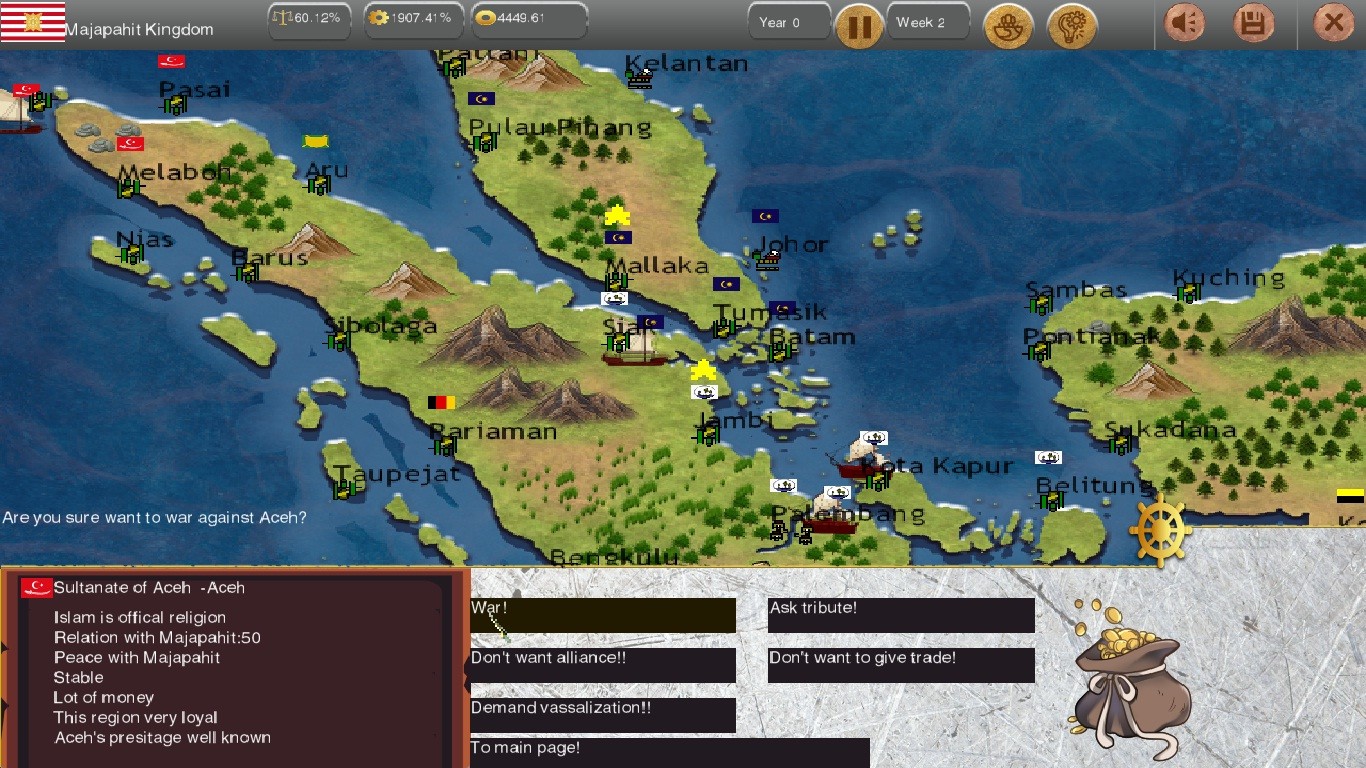1366x768 pixels.
Task: Pause the game with the pause button
Action: [x=859, y=26]
